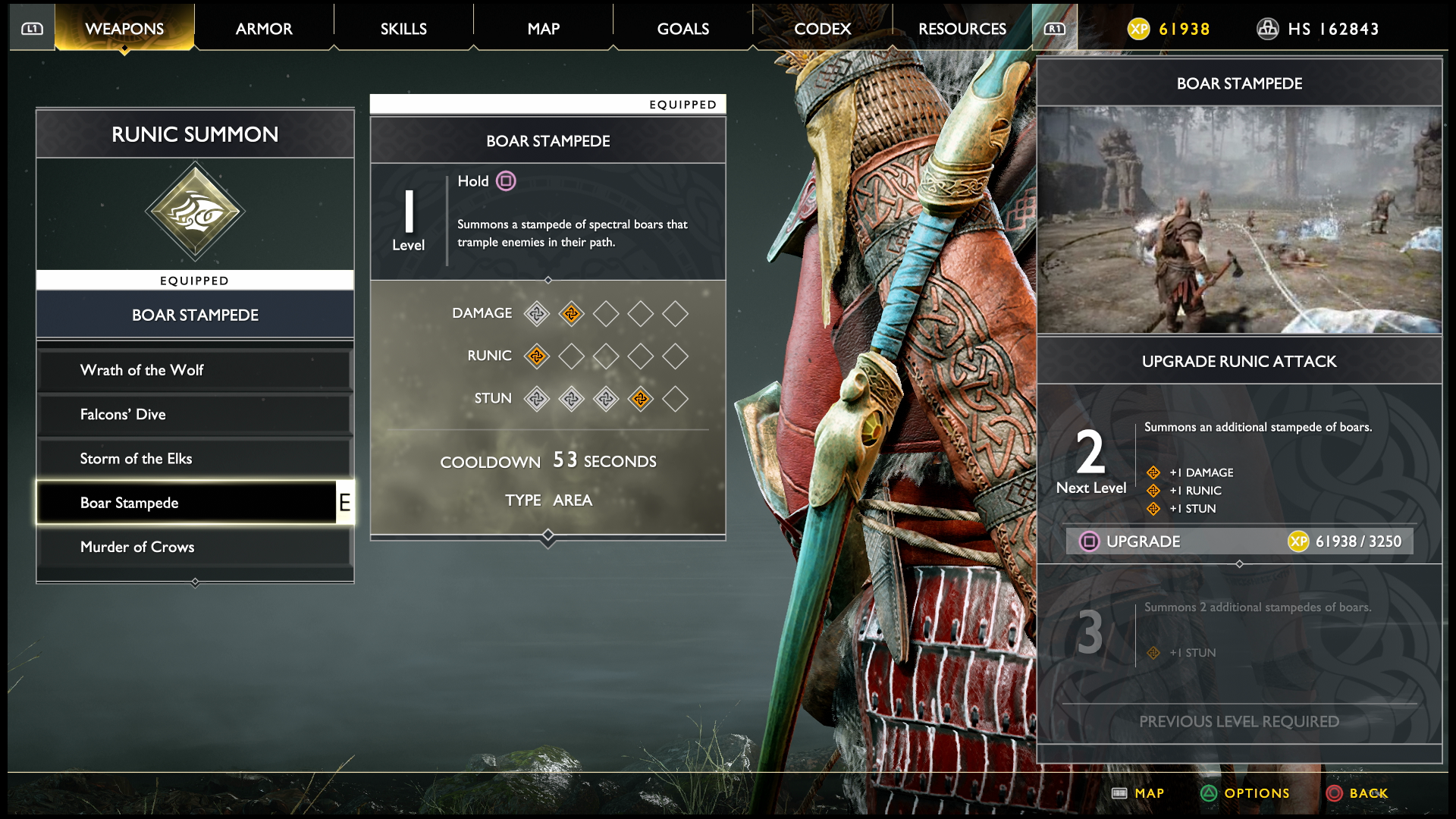Click the equipped Boar Stampede banner
The image size is (1456, 819).
(x=195, y=315)
